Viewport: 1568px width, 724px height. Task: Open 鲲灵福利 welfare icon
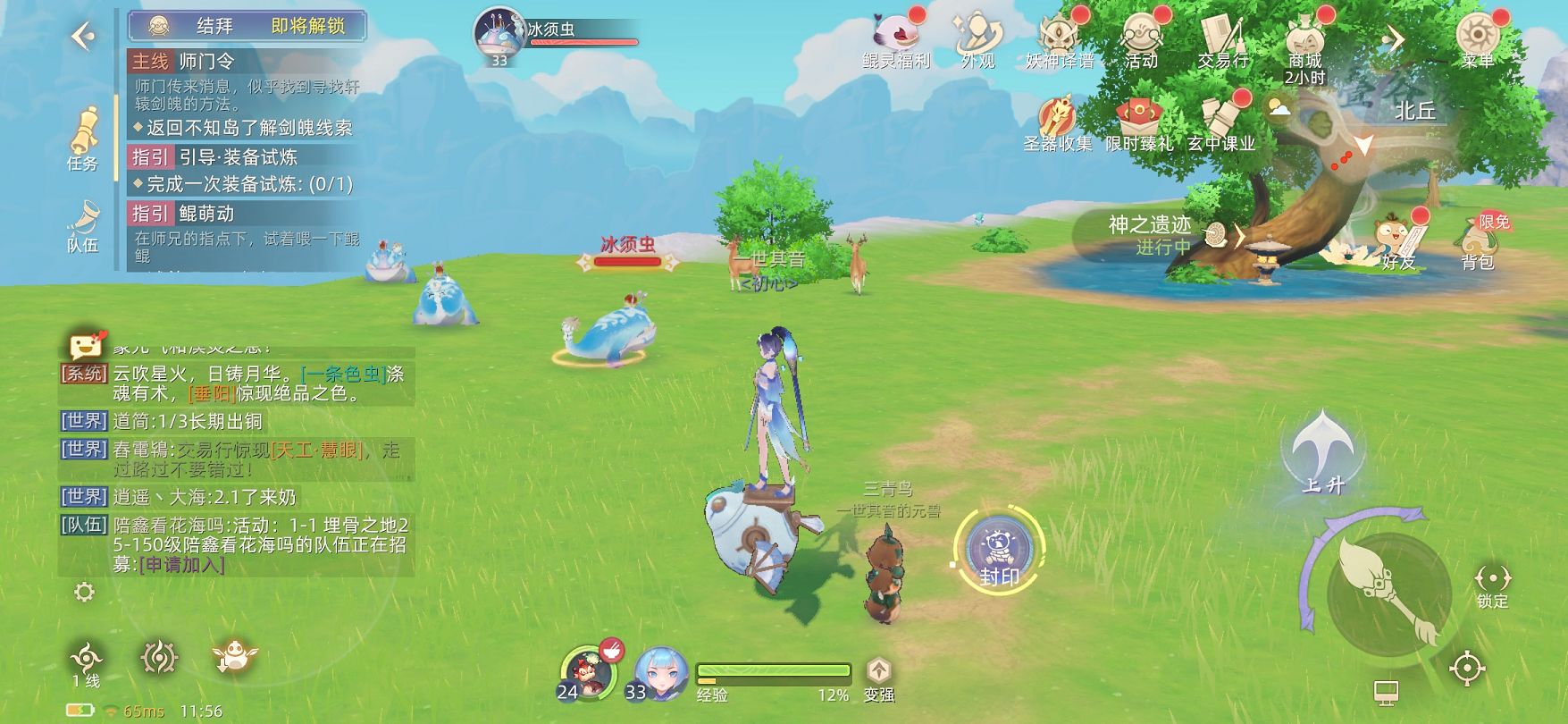coord(895,39)
